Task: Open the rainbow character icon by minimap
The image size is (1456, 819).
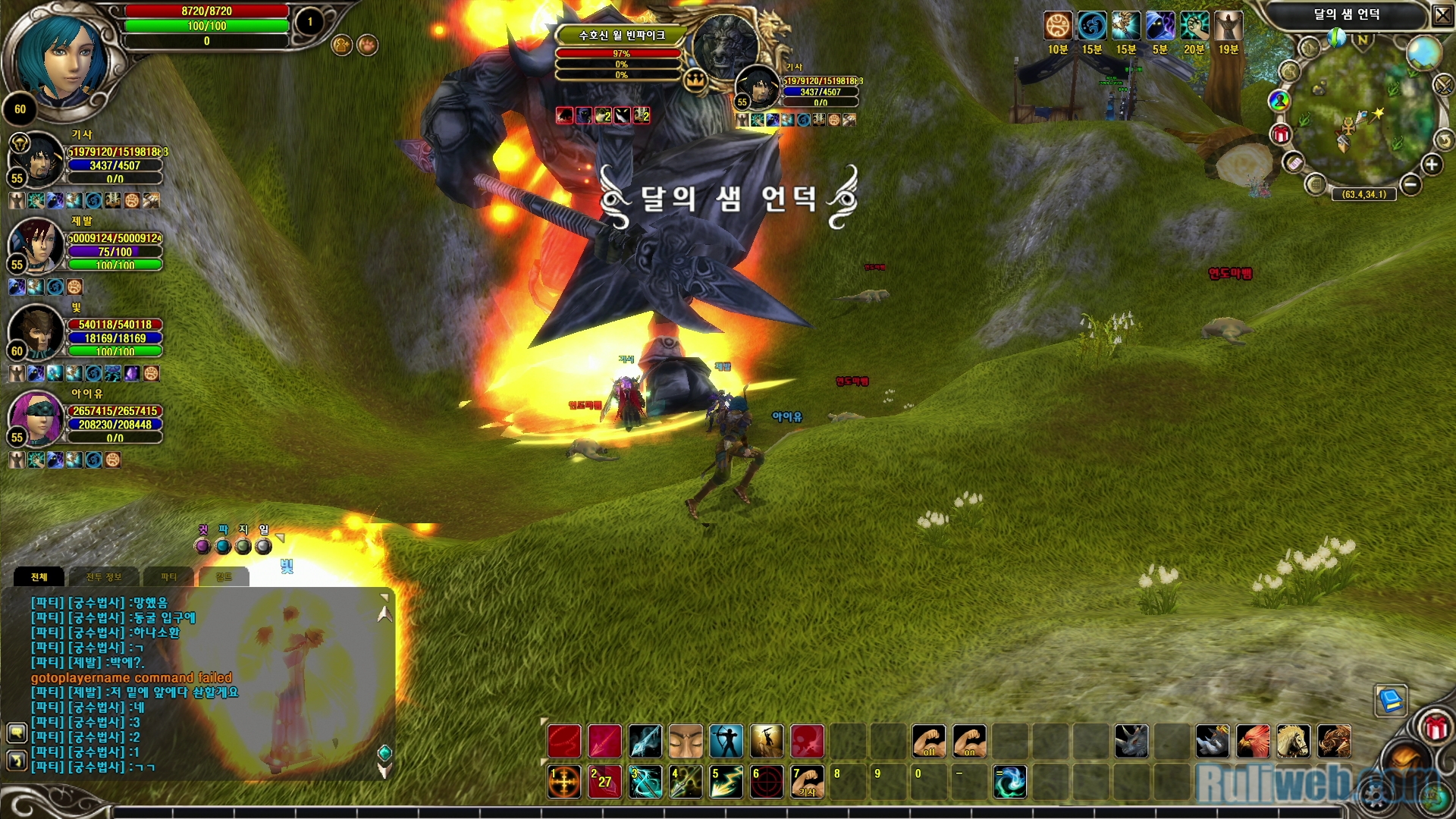Action: click(x=1279, y=100)
